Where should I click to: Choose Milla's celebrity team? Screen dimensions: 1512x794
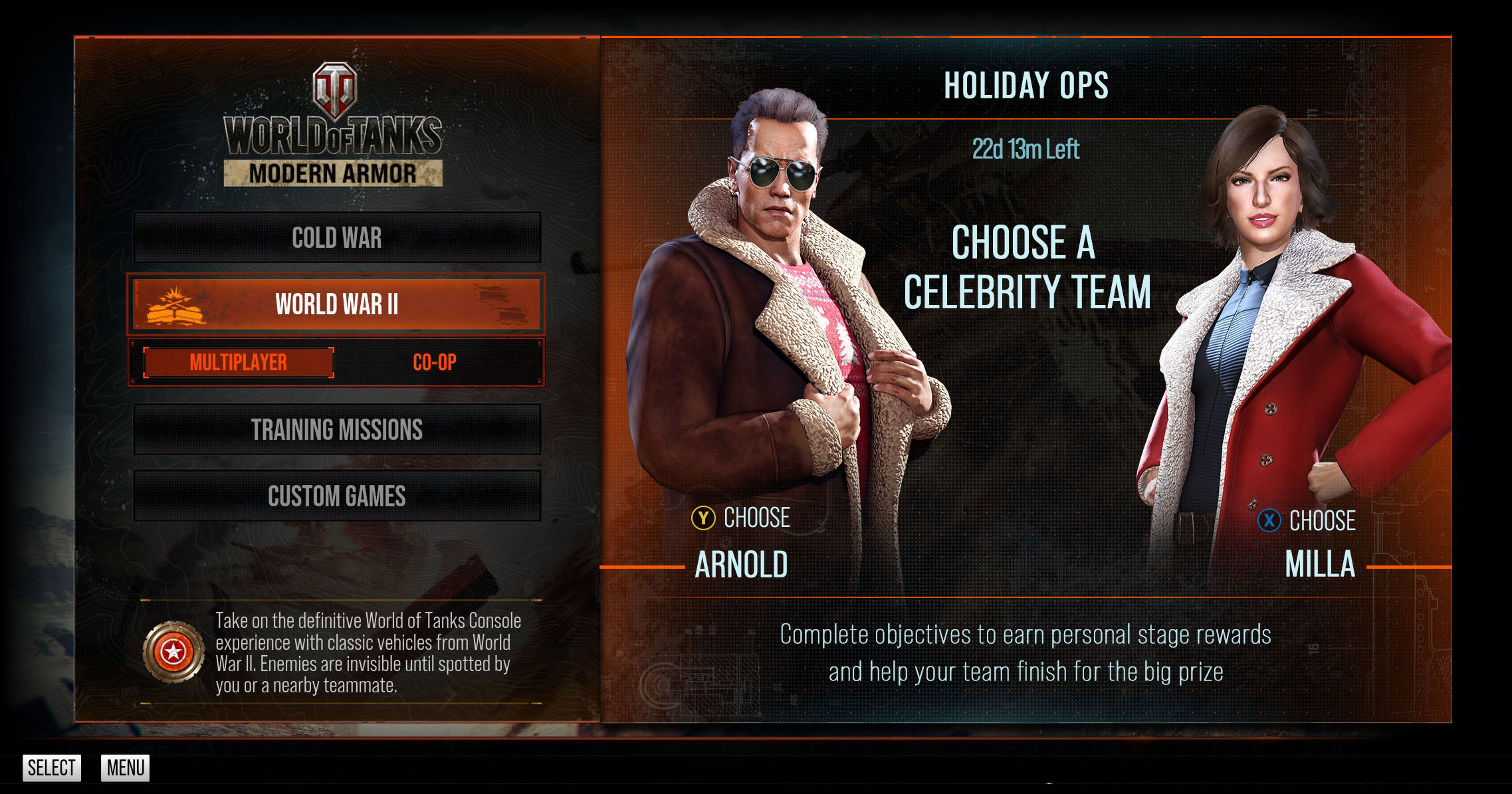click(x=1307, y=522)
